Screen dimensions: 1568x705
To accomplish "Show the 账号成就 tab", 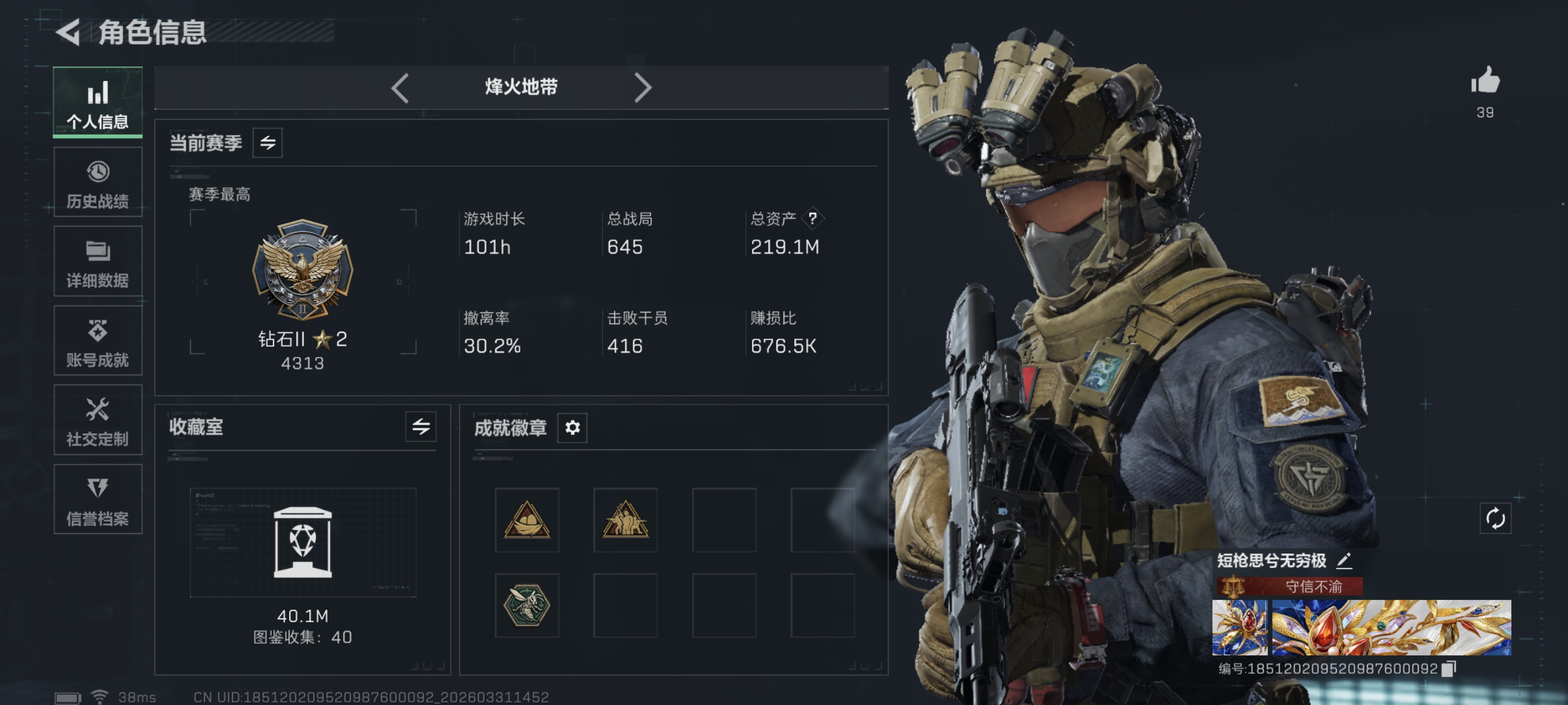I will (97, 342).
